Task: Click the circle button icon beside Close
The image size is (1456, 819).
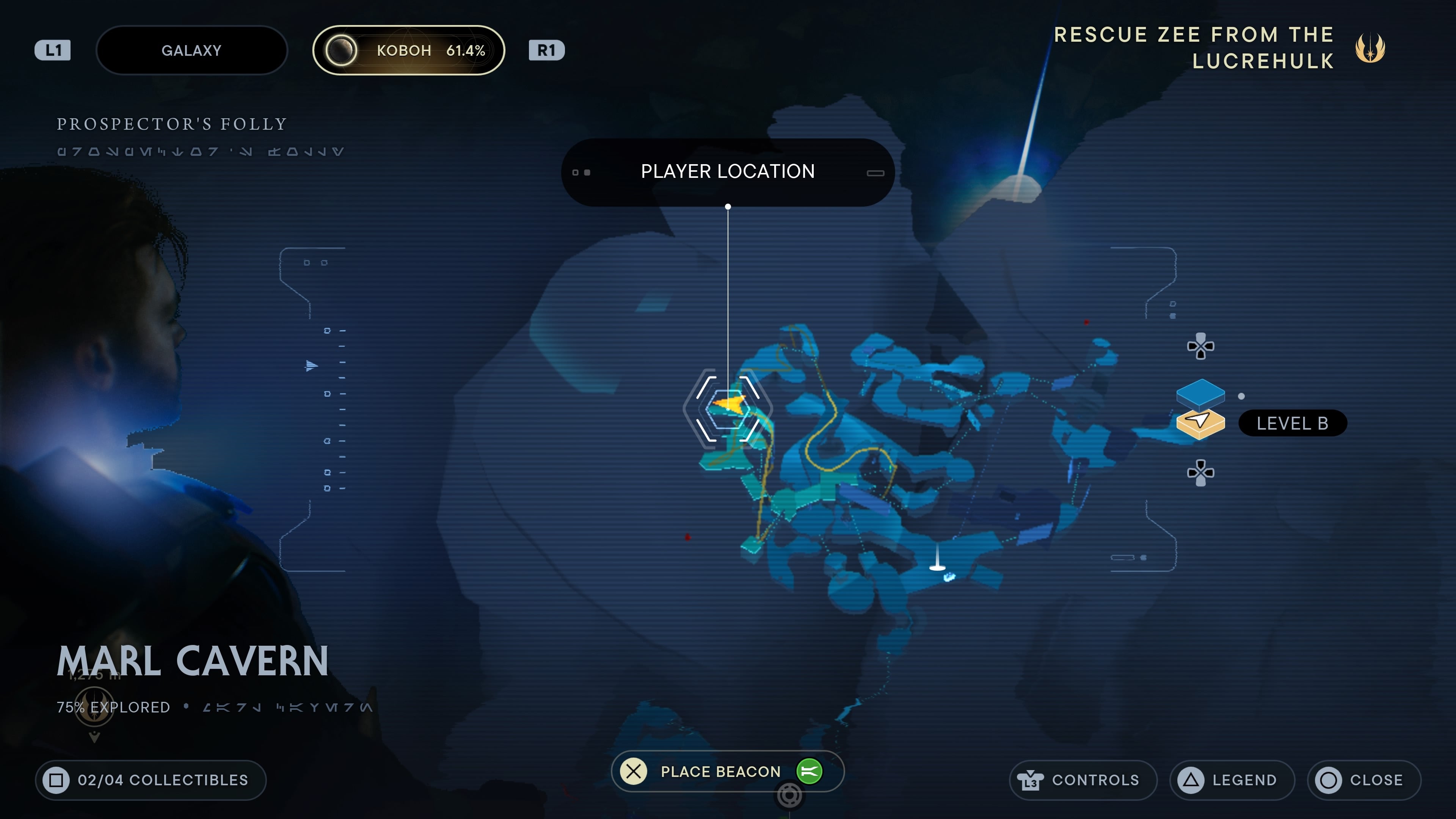Action: (x=1329, y=780)
